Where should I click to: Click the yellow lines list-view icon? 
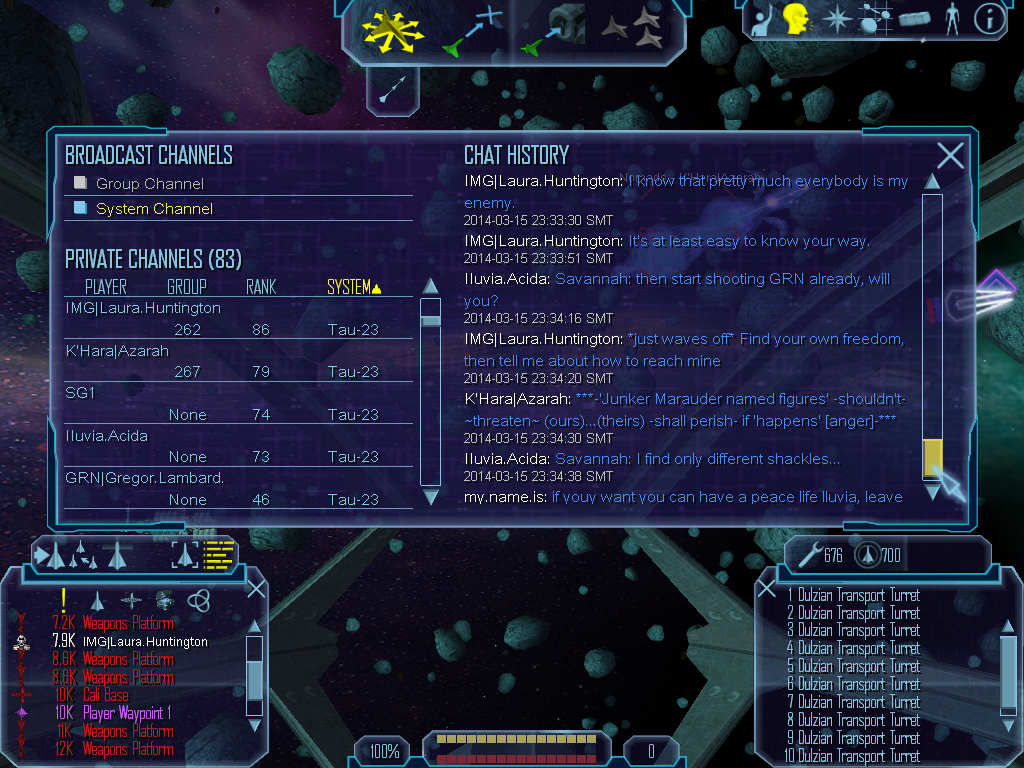coord(218,555)
